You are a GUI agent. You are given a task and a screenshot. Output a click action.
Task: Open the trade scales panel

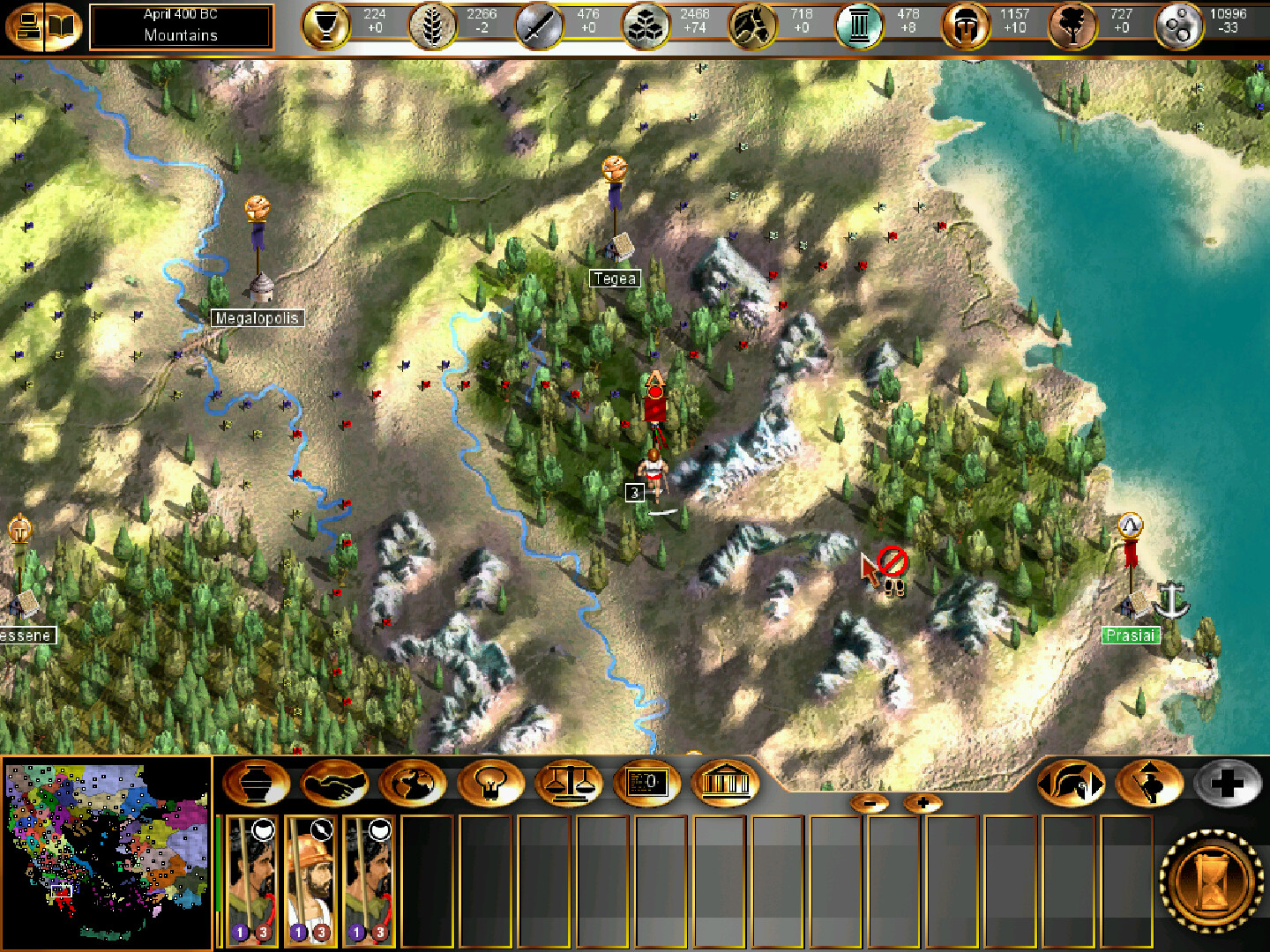coord(571,783)
